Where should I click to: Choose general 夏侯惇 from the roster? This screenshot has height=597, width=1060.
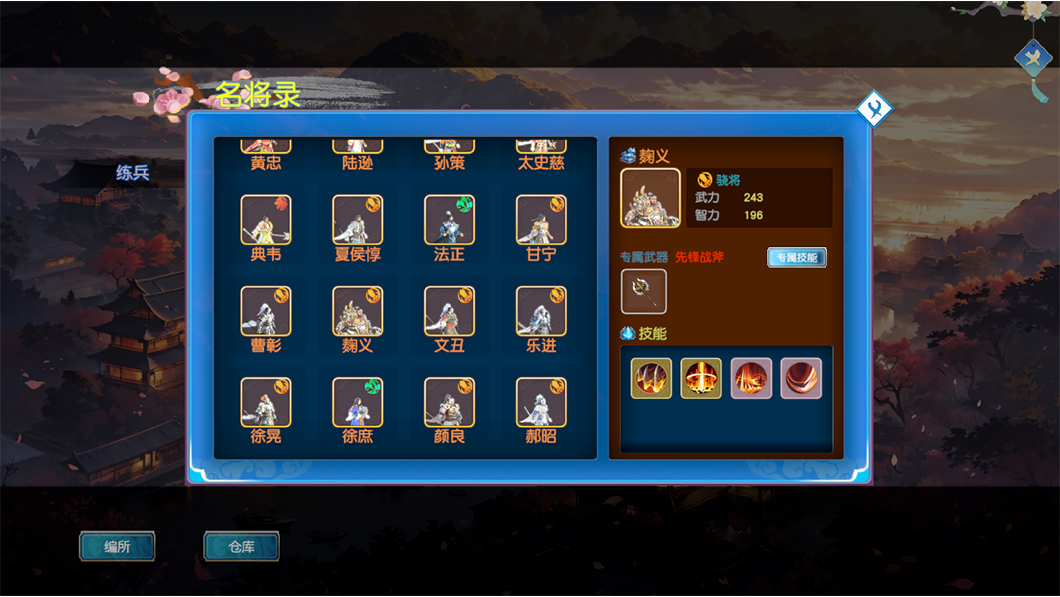pyautogui.click(x=358, y=220)
